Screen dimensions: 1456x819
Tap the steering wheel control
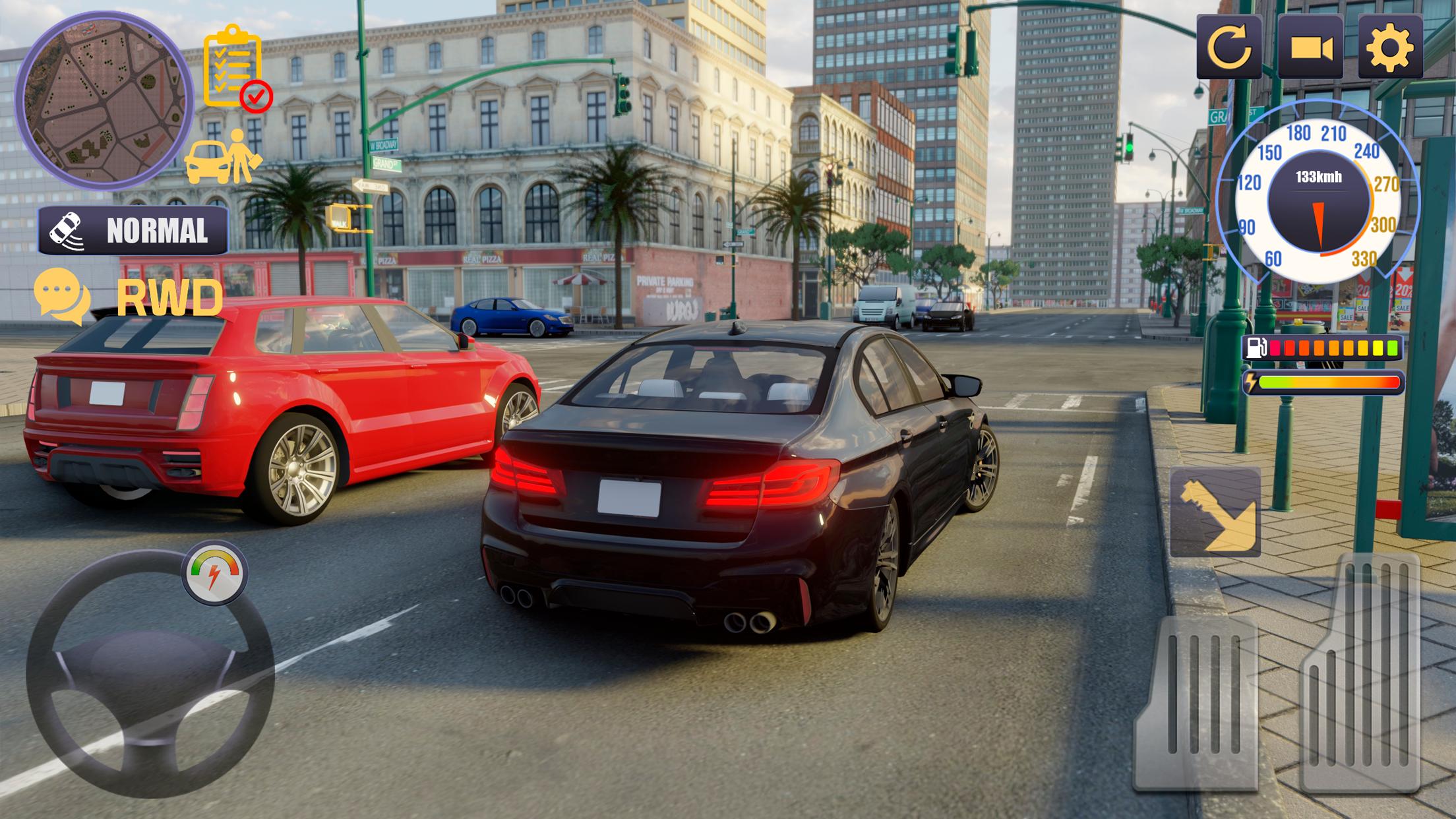(x=150, y=674)
